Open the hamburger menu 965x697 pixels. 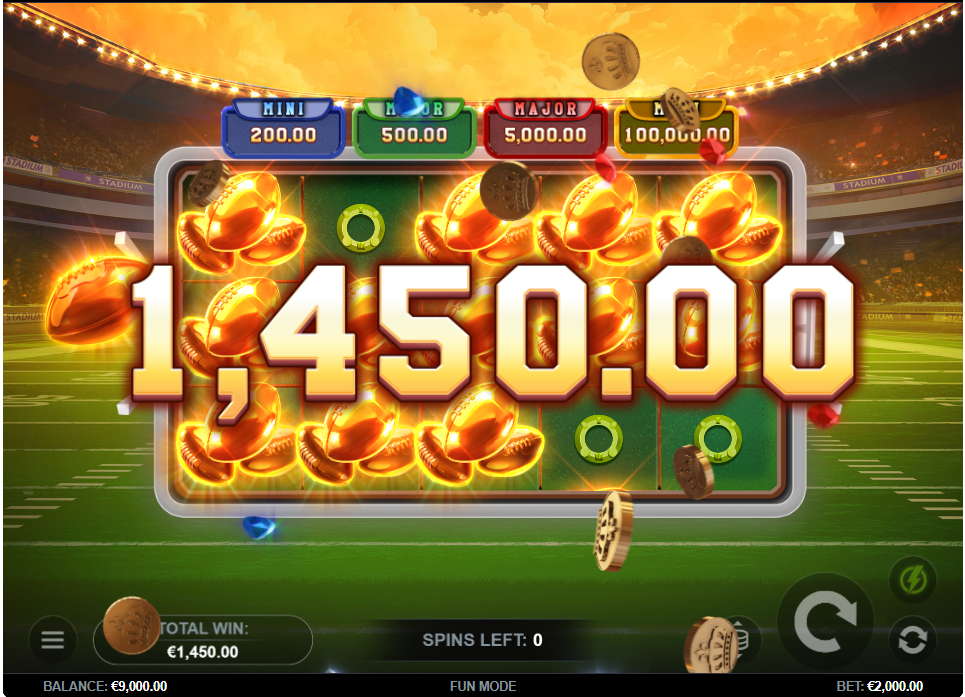52,640
